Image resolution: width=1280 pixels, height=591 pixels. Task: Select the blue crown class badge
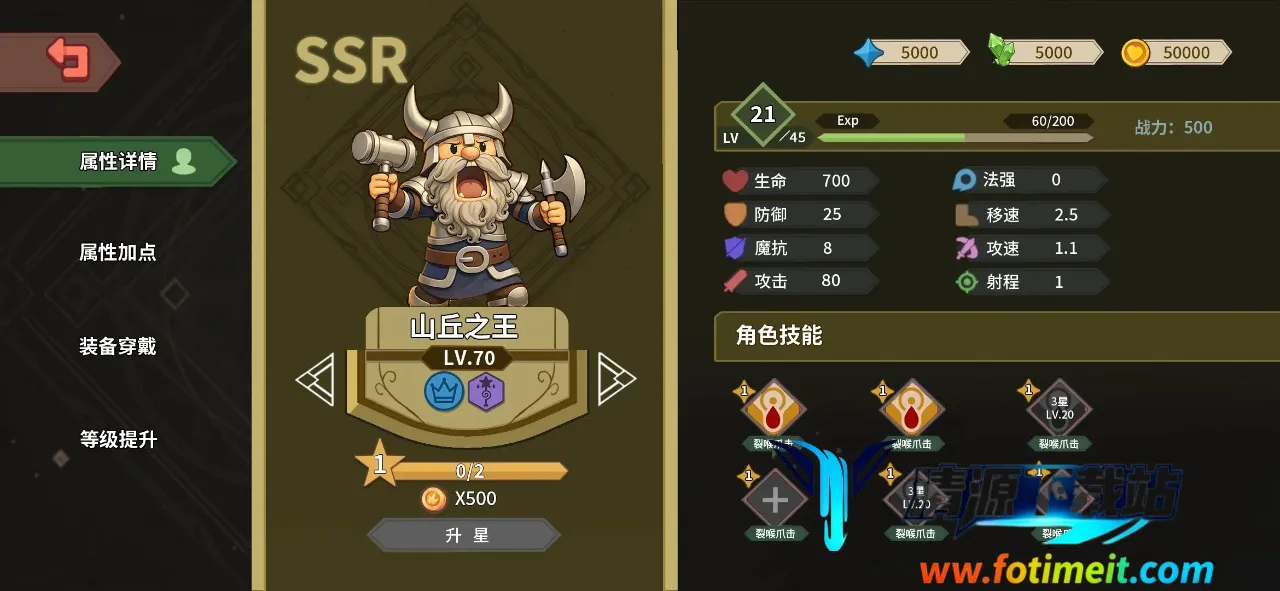(x=444, y=391)
